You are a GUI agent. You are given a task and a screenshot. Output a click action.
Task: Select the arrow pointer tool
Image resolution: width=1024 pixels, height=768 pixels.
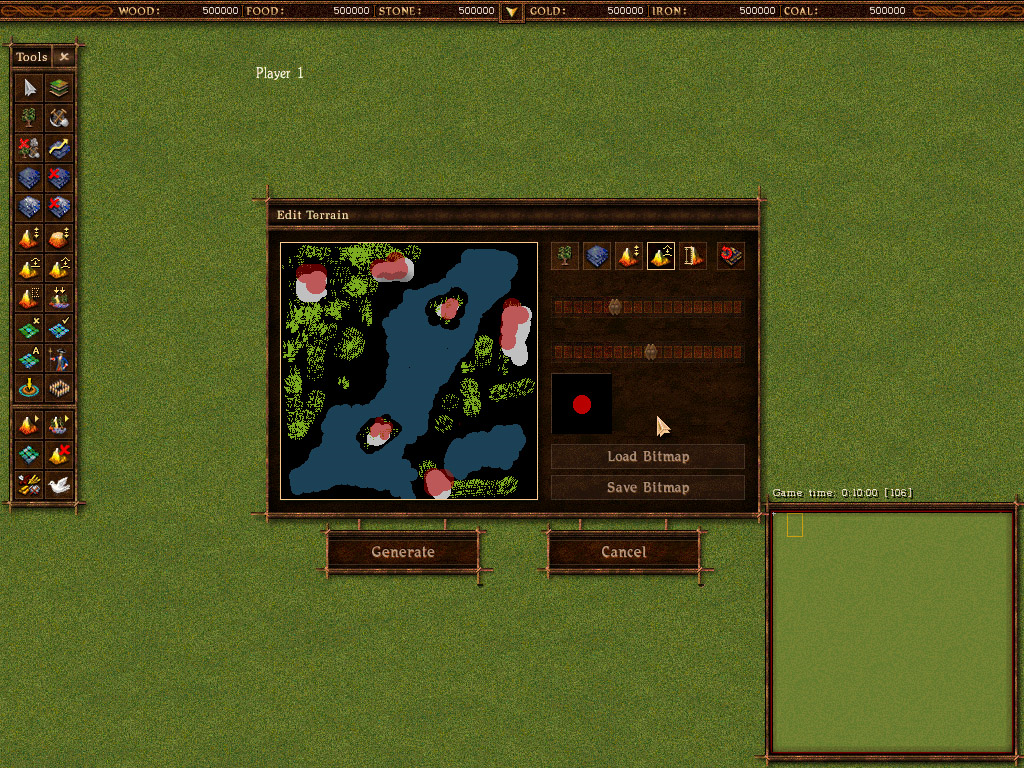30,87
